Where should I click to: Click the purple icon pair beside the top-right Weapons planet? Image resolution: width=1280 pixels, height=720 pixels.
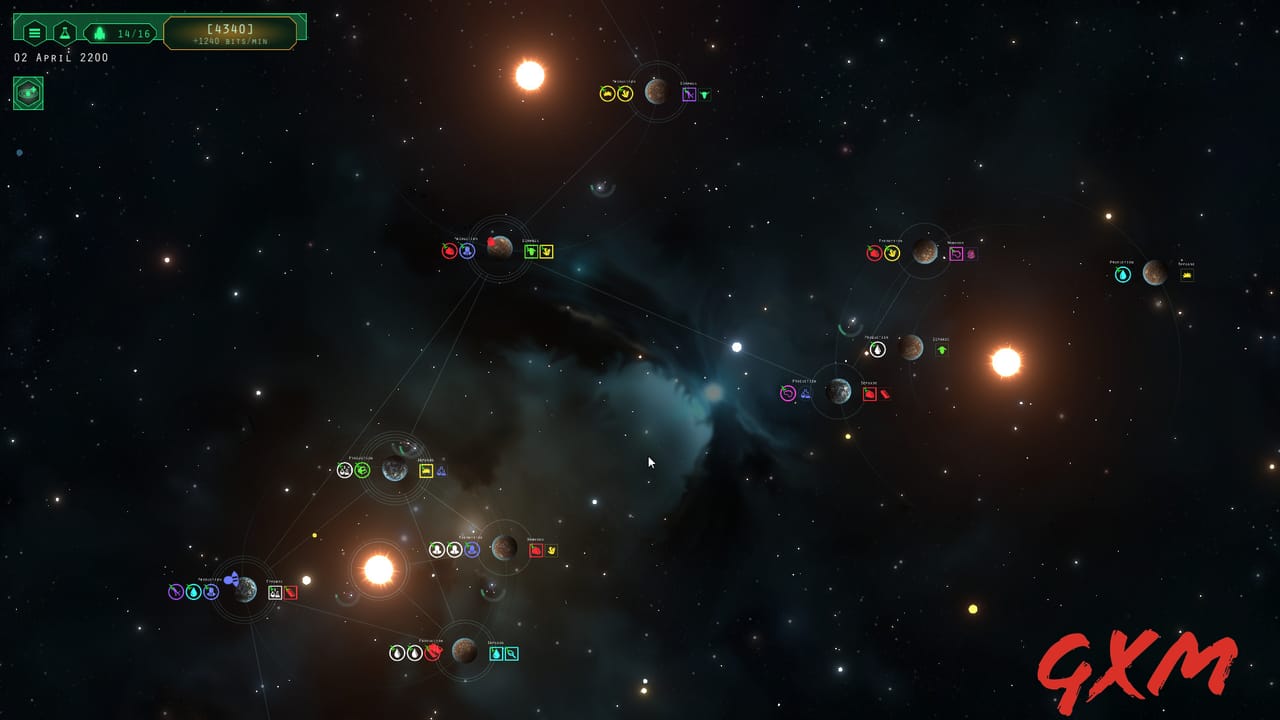(962, 253)
